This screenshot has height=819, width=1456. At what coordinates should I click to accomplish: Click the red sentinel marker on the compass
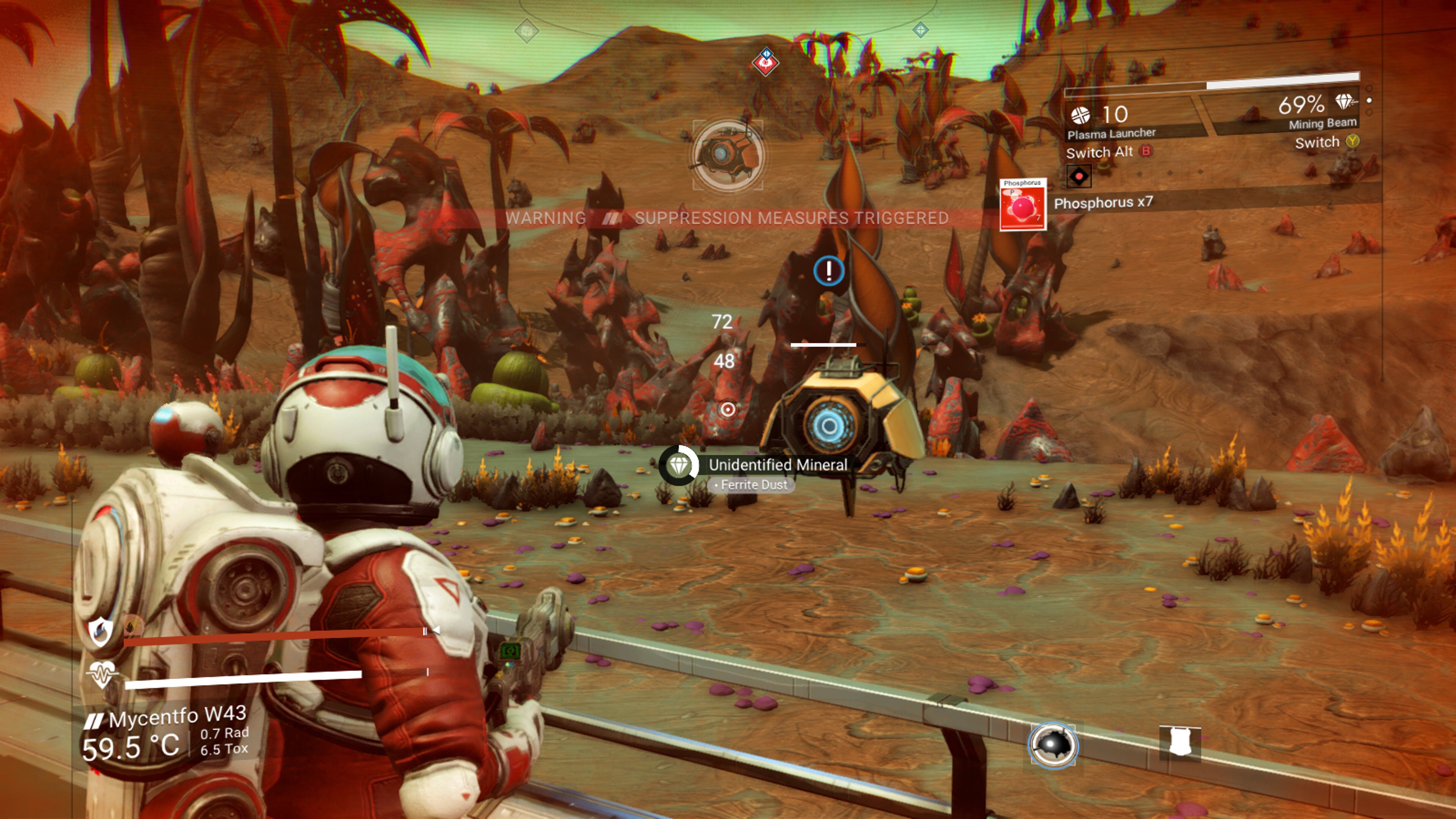click(x=765, y=61)
